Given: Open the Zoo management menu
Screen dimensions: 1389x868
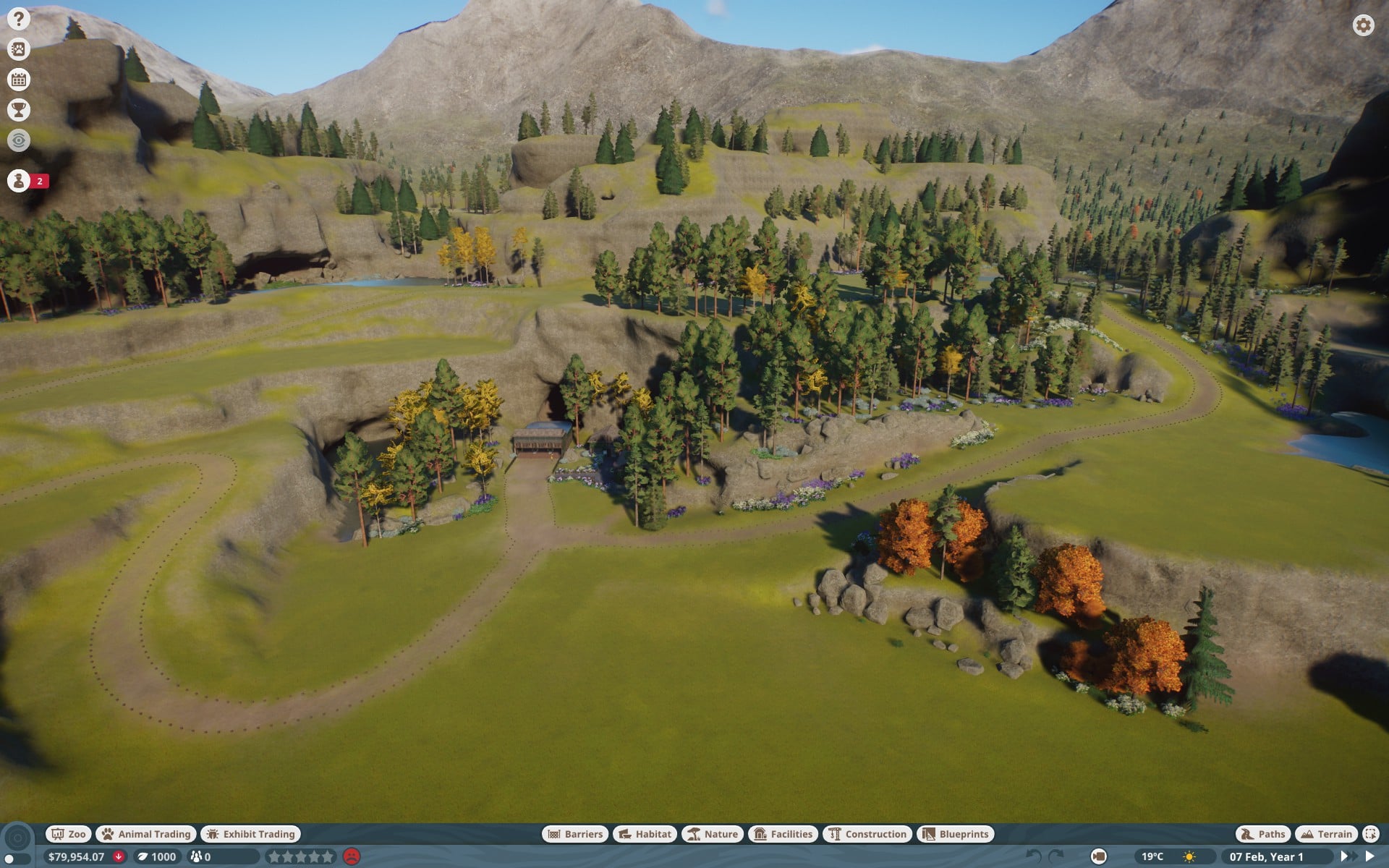Looking at the screenshot, I should click(x=68, y=834).
